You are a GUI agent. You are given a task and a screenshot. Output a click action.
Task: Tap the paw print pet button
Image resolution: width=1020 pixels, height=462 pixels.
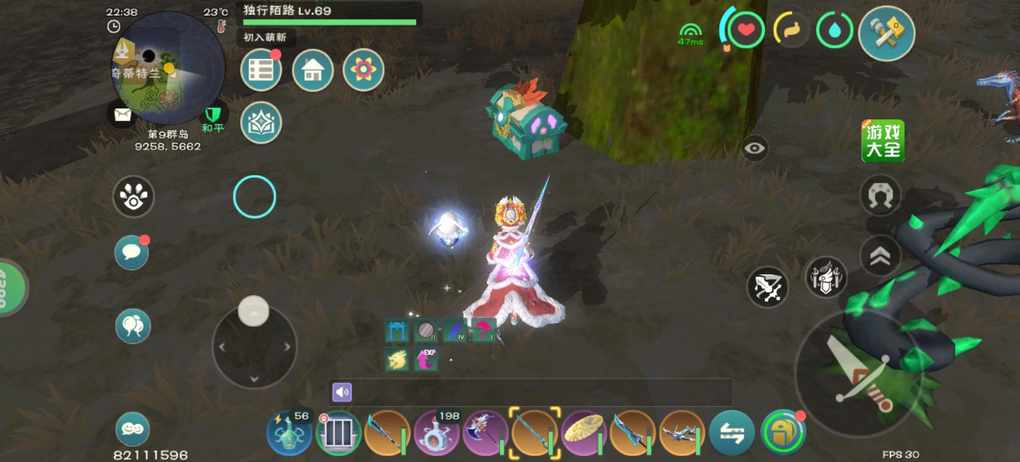tap(132, 197)
